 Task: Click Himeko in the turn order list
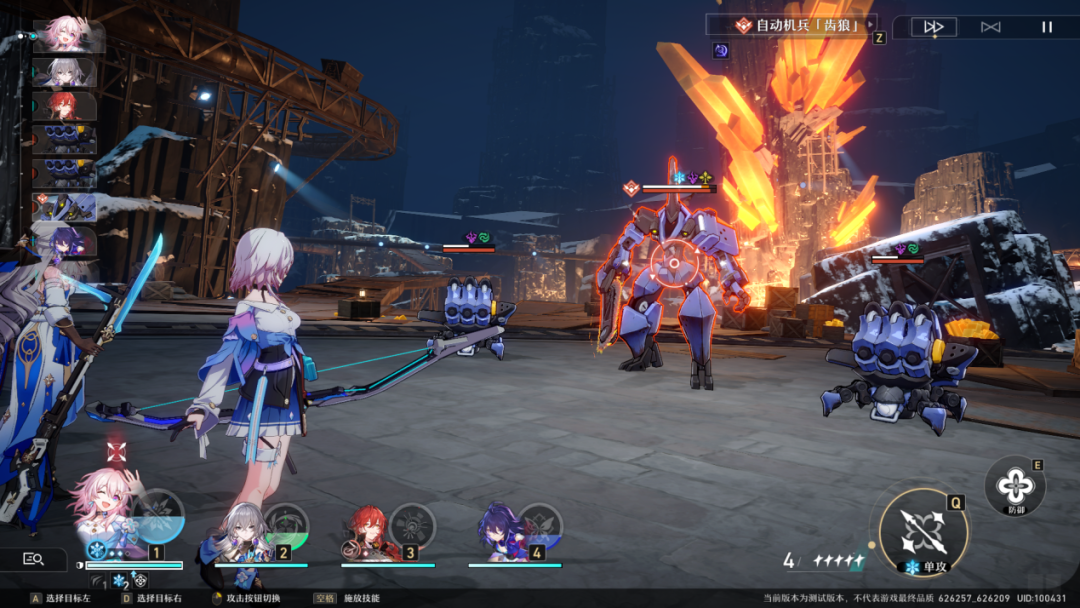65,106
